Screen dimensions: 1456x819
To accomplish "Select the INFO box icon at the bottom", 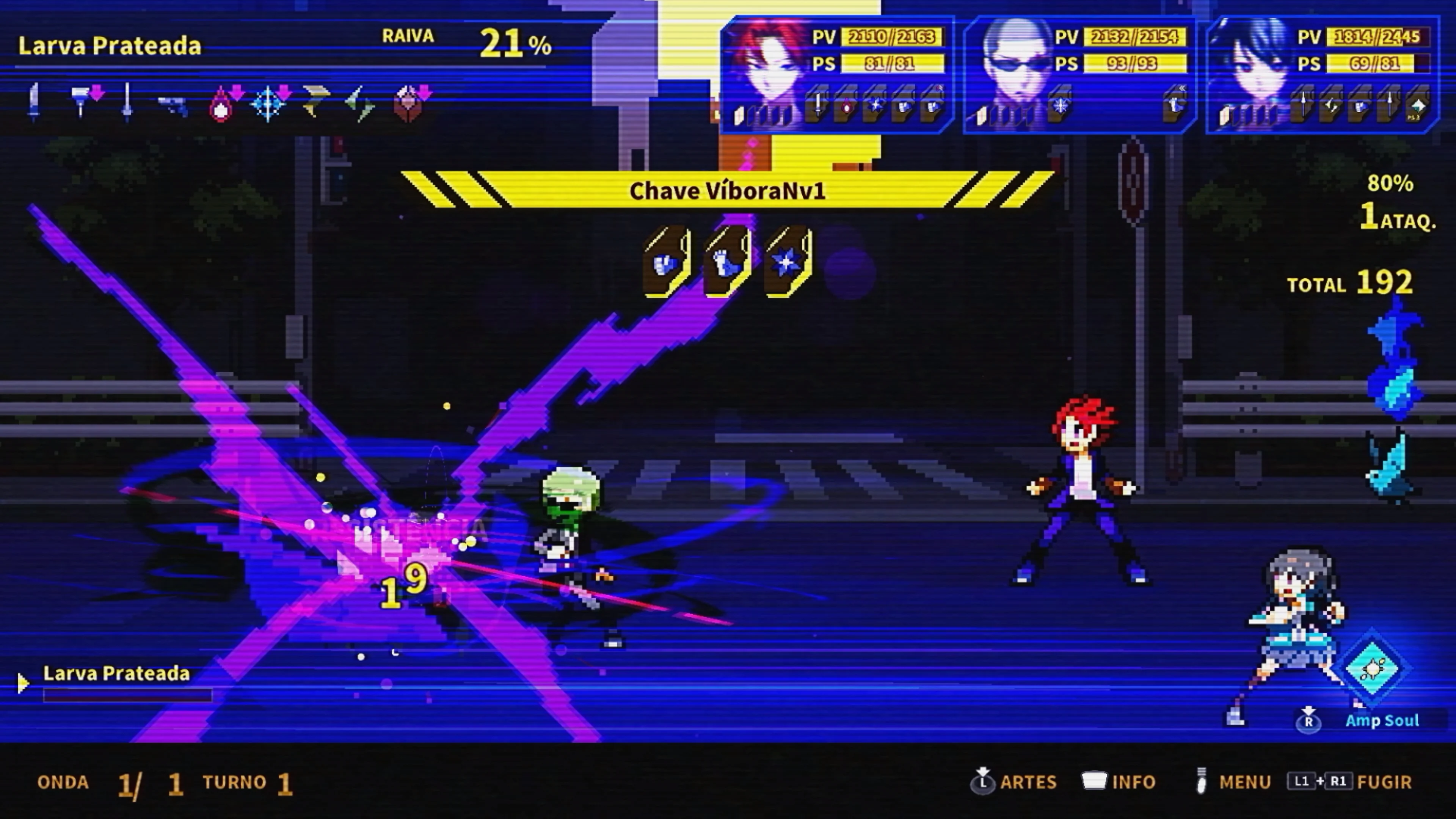I will [1095, 782].
